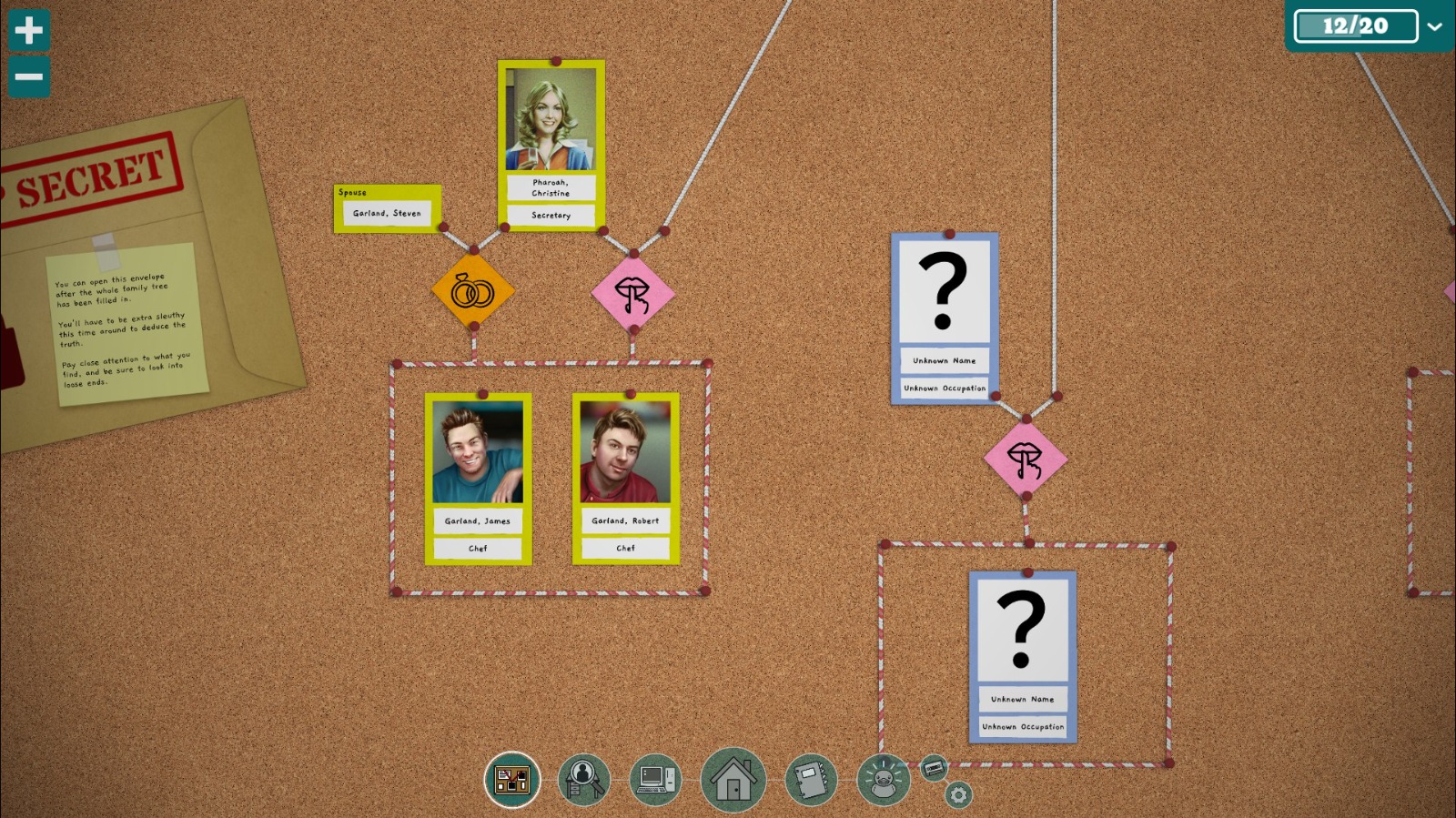Click the orange marriage rings icon
Screen dimensions: 1456x818
(x=474, y=289)
